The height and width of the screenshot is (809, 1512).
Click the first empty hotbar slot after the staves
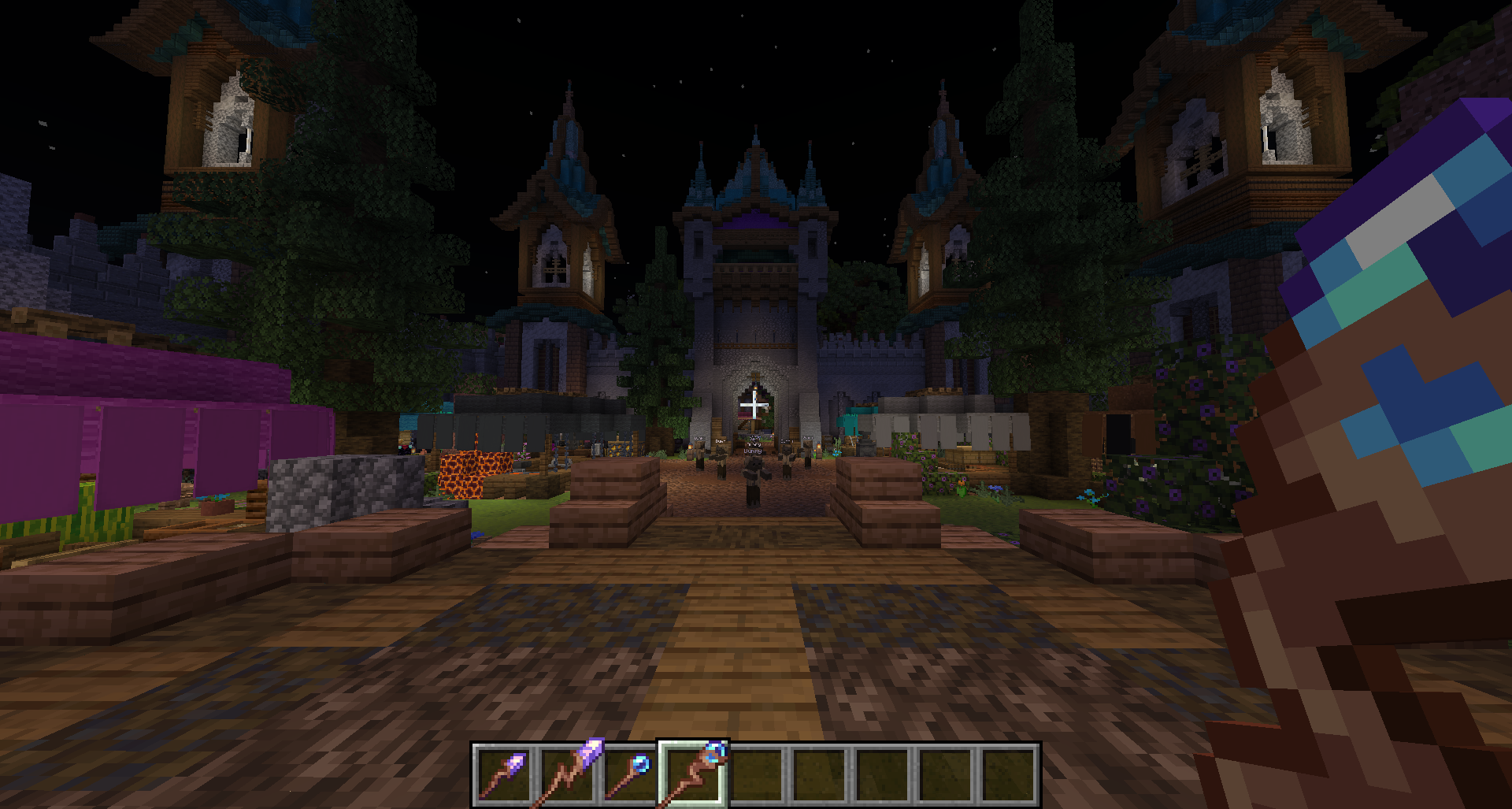pos(758,776)
